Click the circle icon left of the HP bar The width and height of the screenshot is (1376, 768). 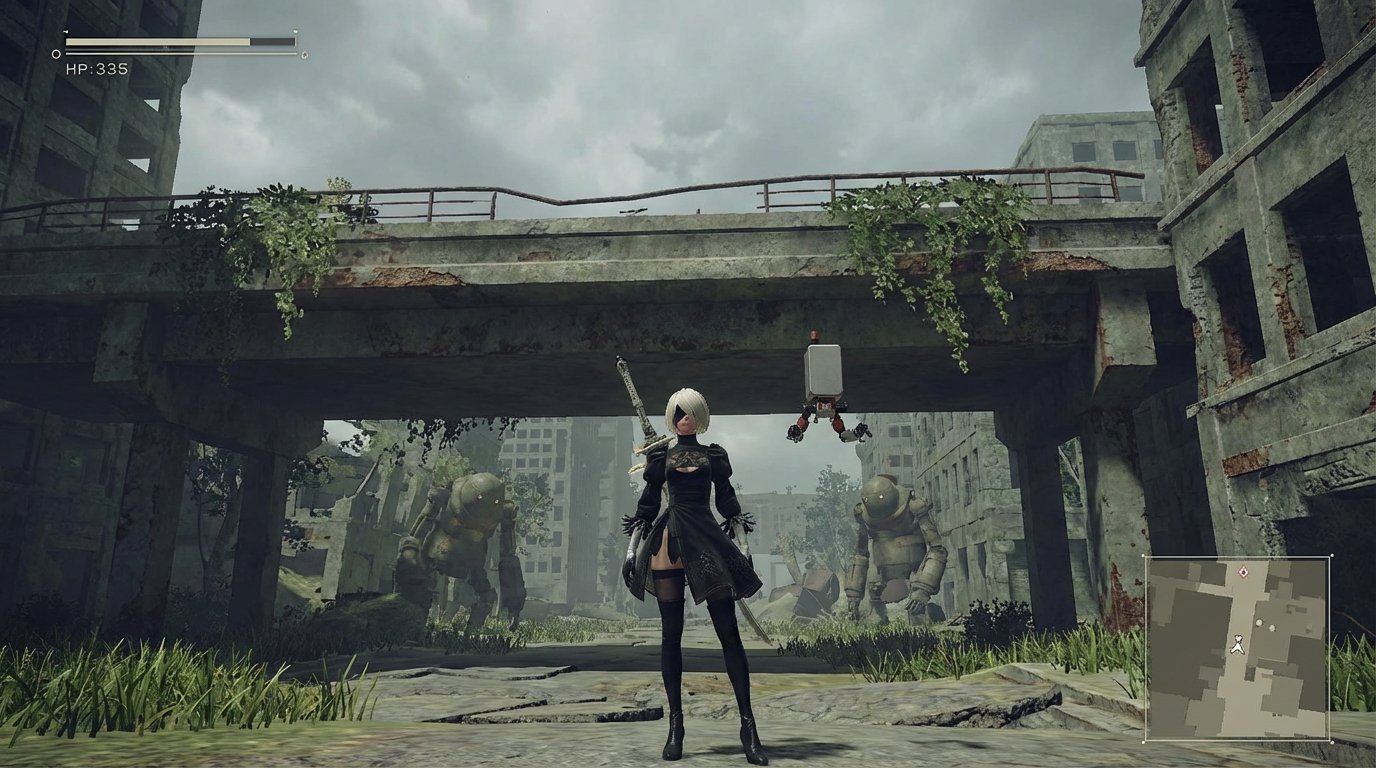[x=55, y=54]
